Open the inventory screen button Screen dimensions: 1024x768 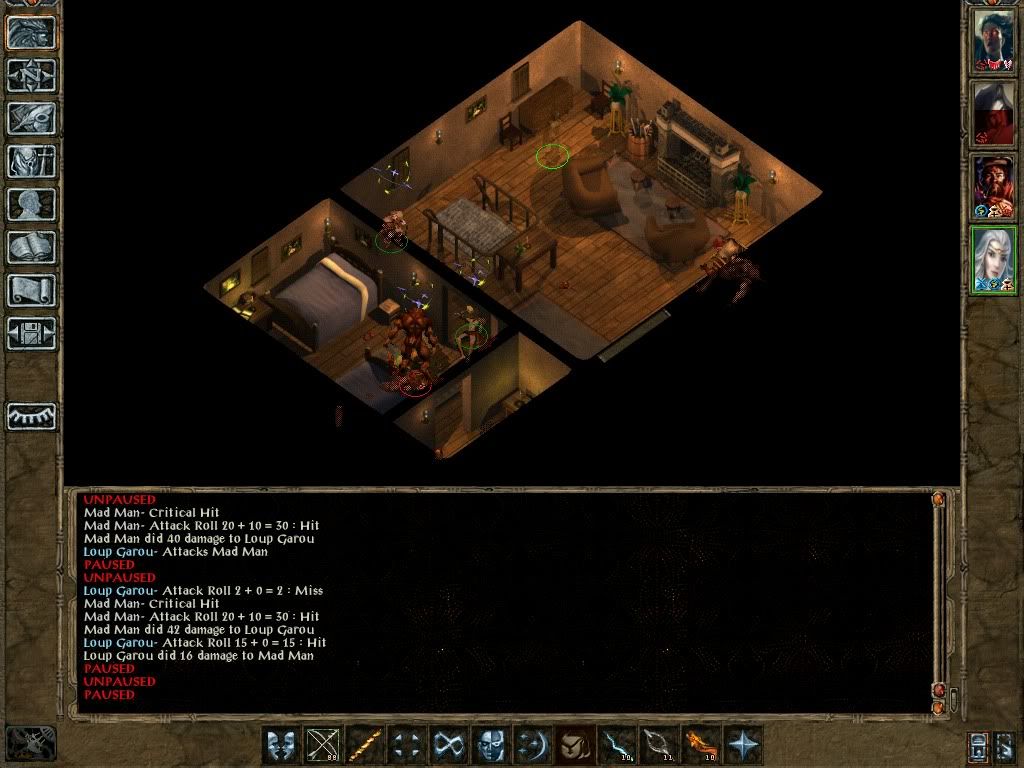pos(32,161)
